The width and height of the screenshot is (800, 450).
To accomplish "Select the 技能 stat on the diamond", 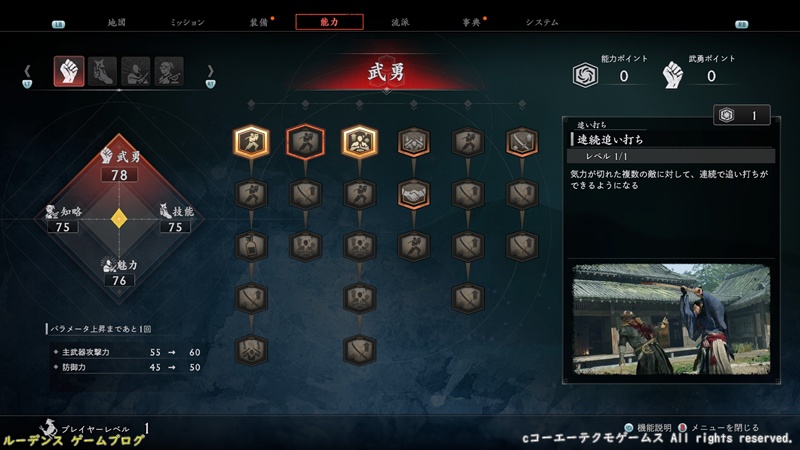I will [x=173, y=219].
